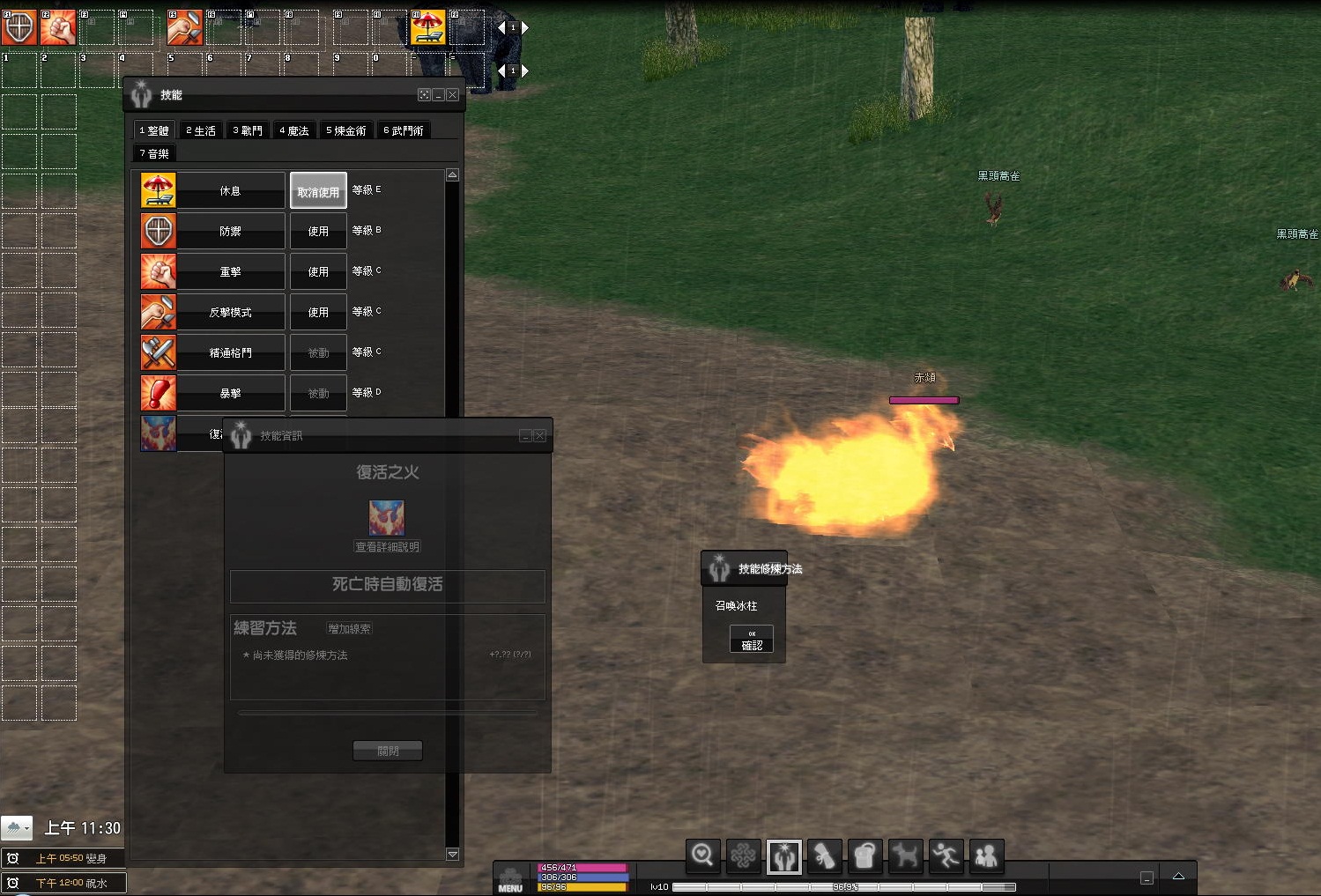
Task: Open the pet dog toolbar icon
Action: point(905,855)
